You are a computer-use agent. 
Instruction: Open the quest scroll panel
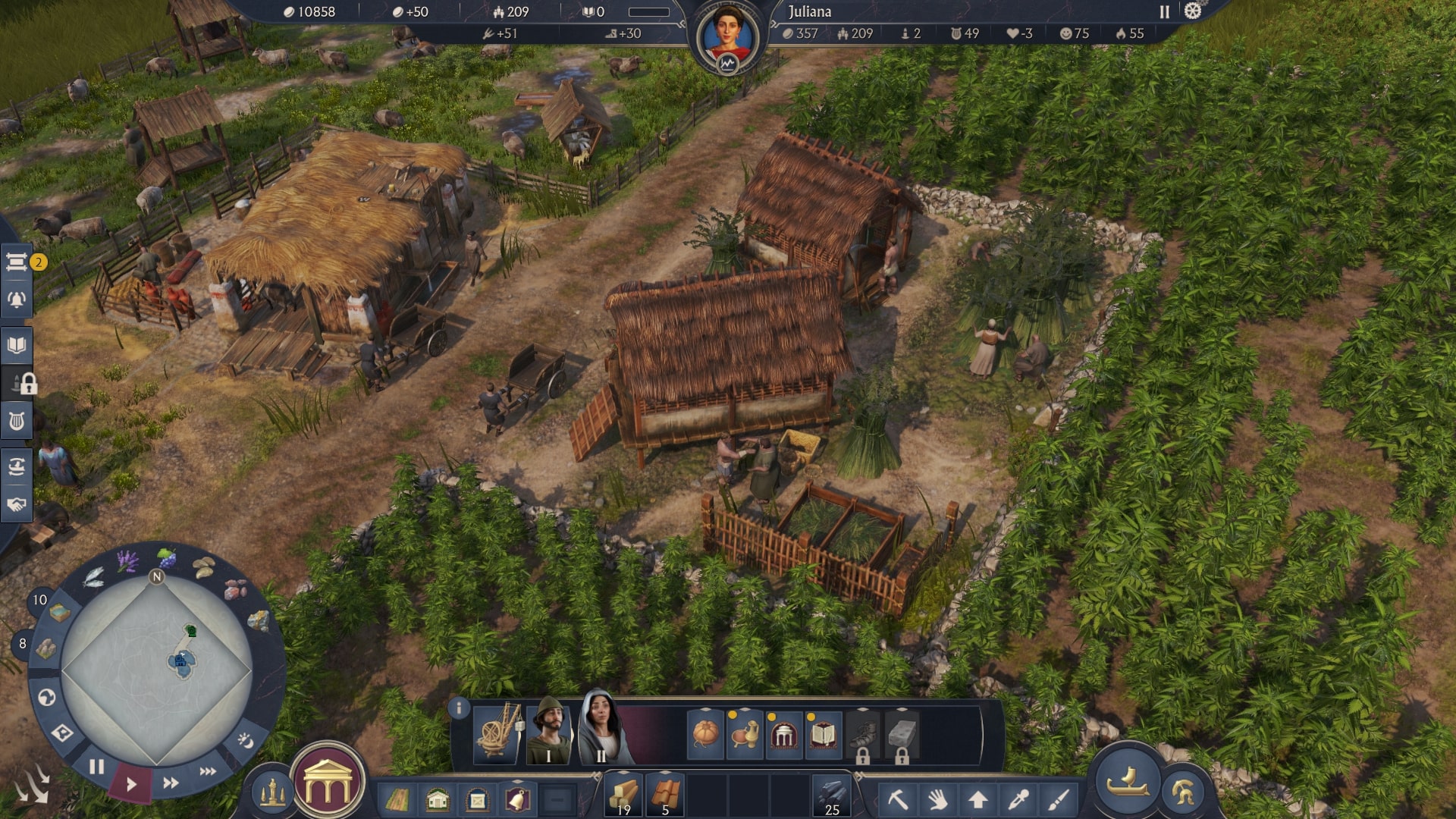tap(17, 262)
